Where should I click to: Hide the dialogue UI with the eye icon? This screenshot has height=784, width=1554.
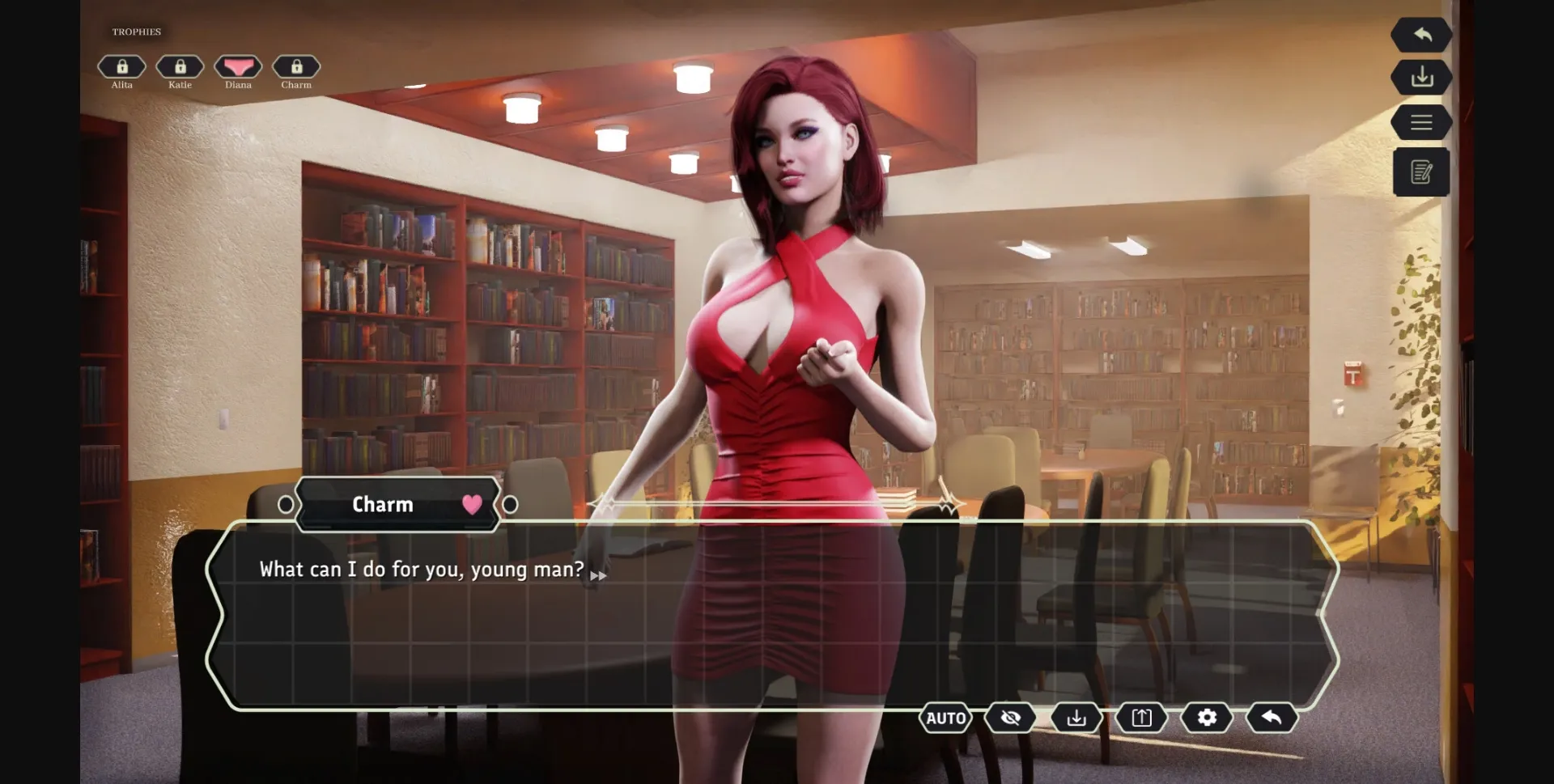[1010, 718]
